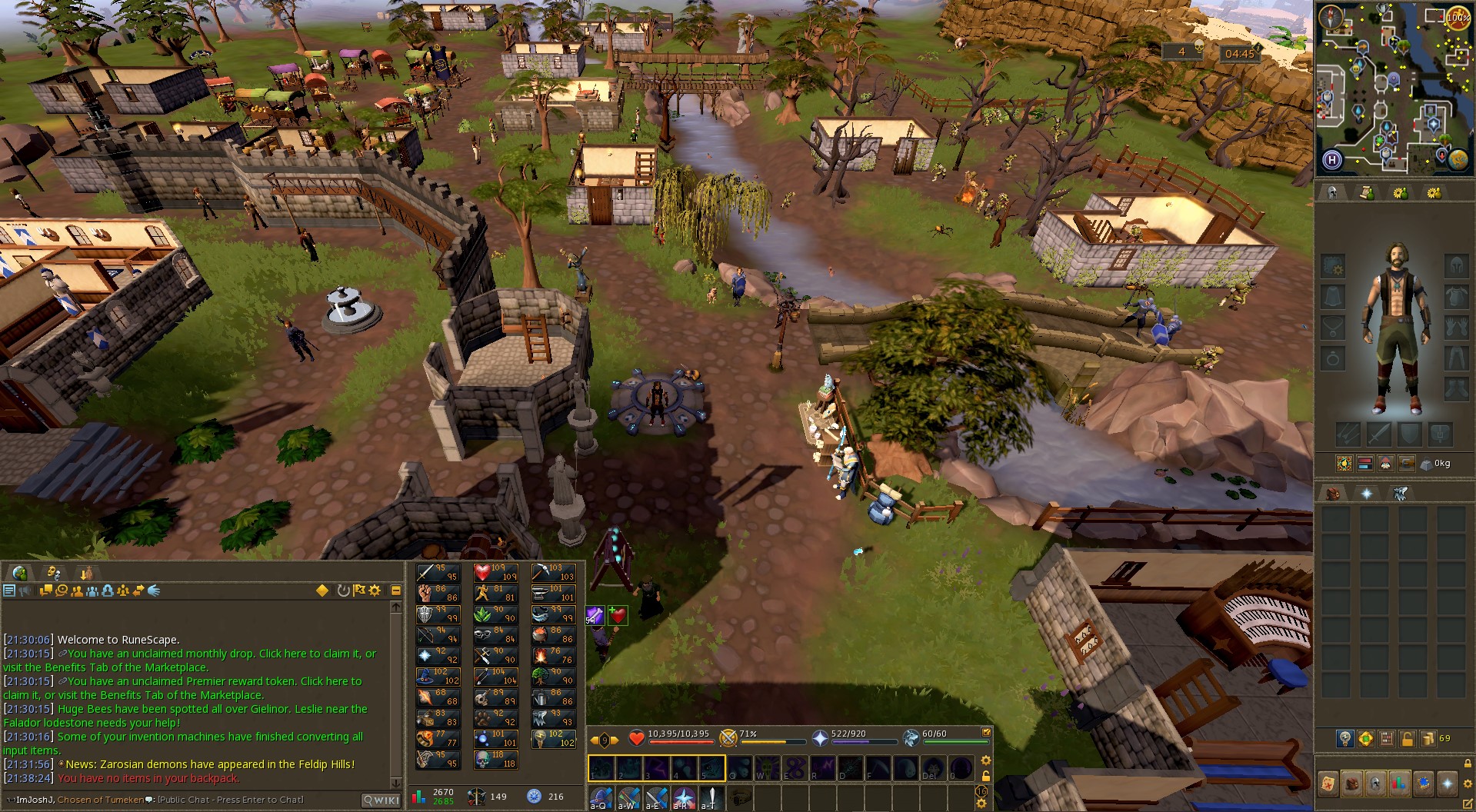Screen dimensions: 1476x812
Task: Switch to next action bar arrow
Action: [x=615, y=740]
